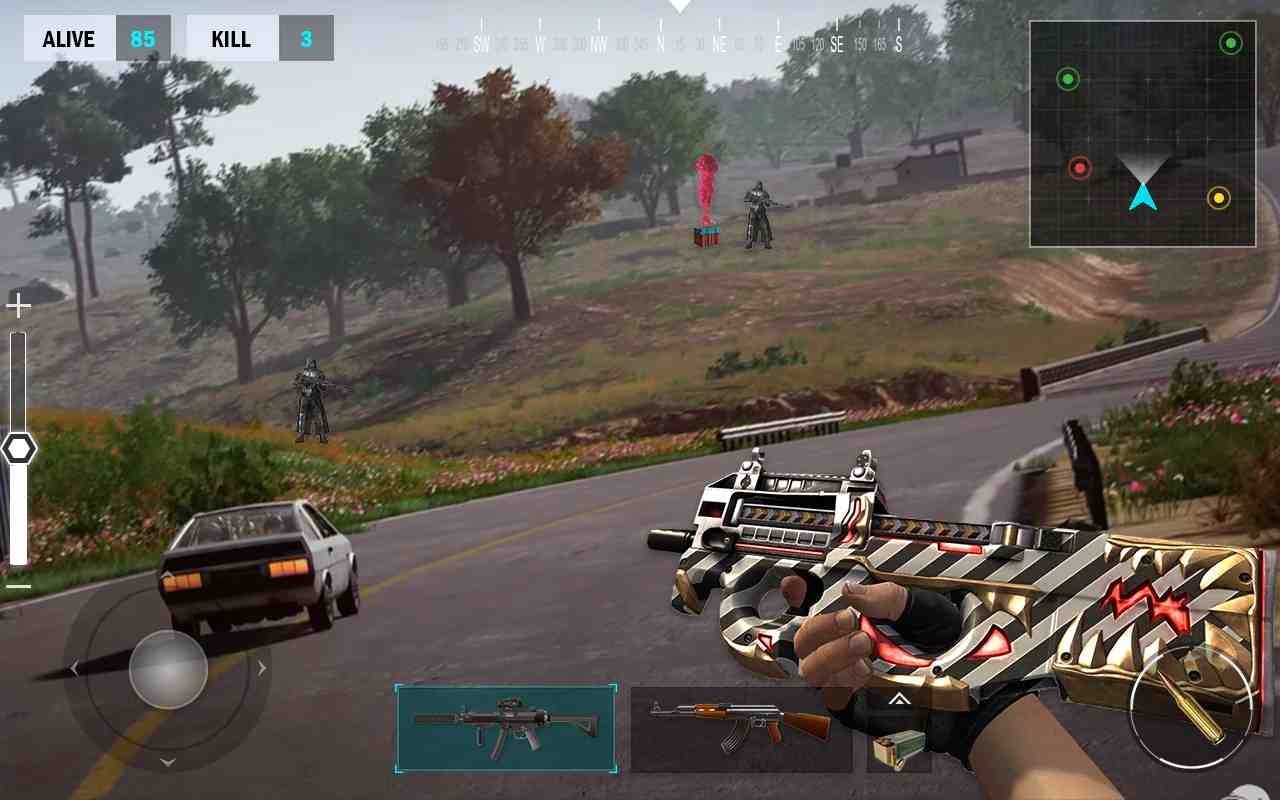Screen dimensions: 1280x800
Task: Select the yellow dot on the minimap
Action: [x=1216, y=199]
